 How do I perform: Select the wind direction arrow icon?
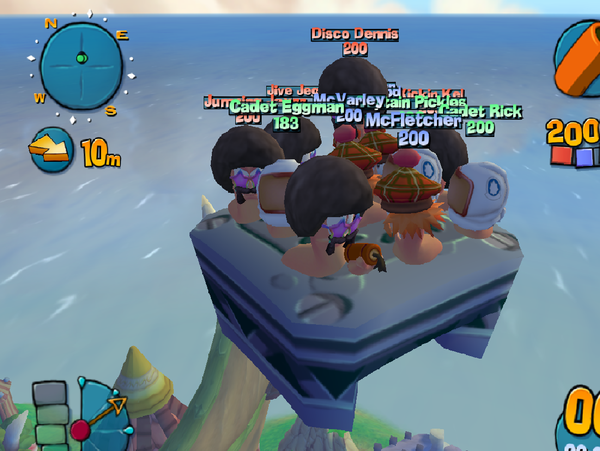point(52,150)
